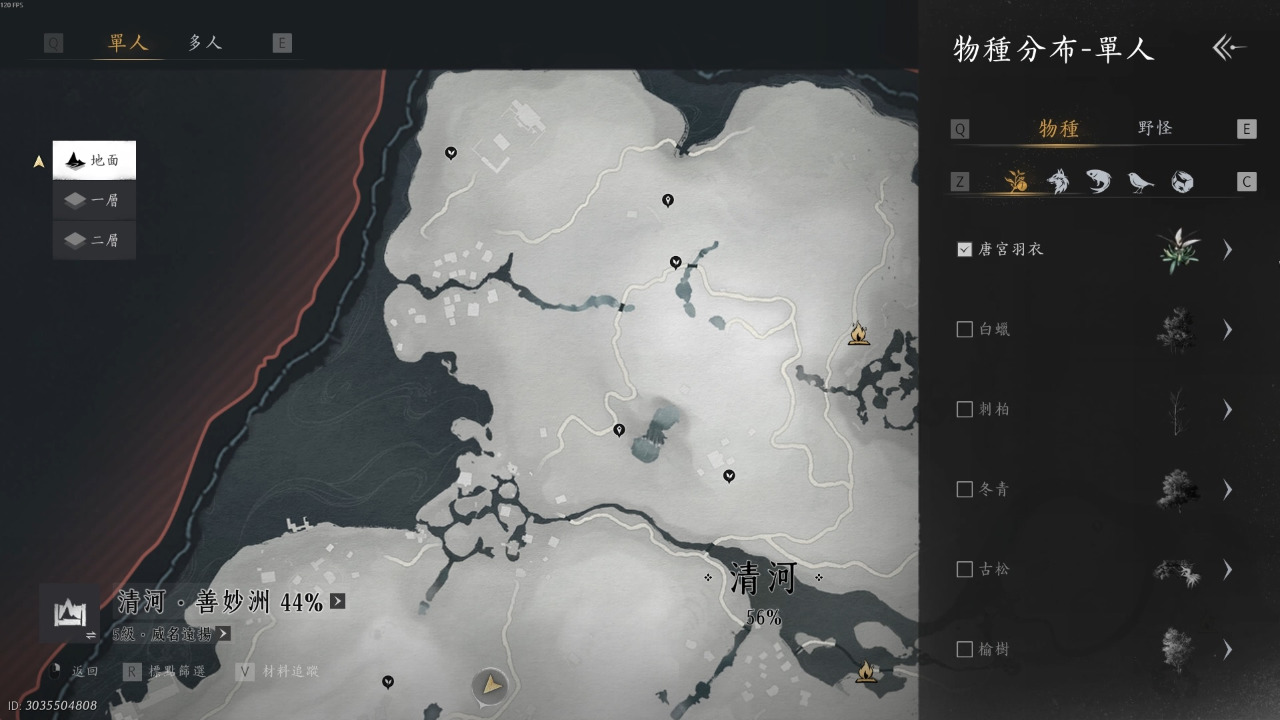Show the 二層 floor layer

point(94,240)
